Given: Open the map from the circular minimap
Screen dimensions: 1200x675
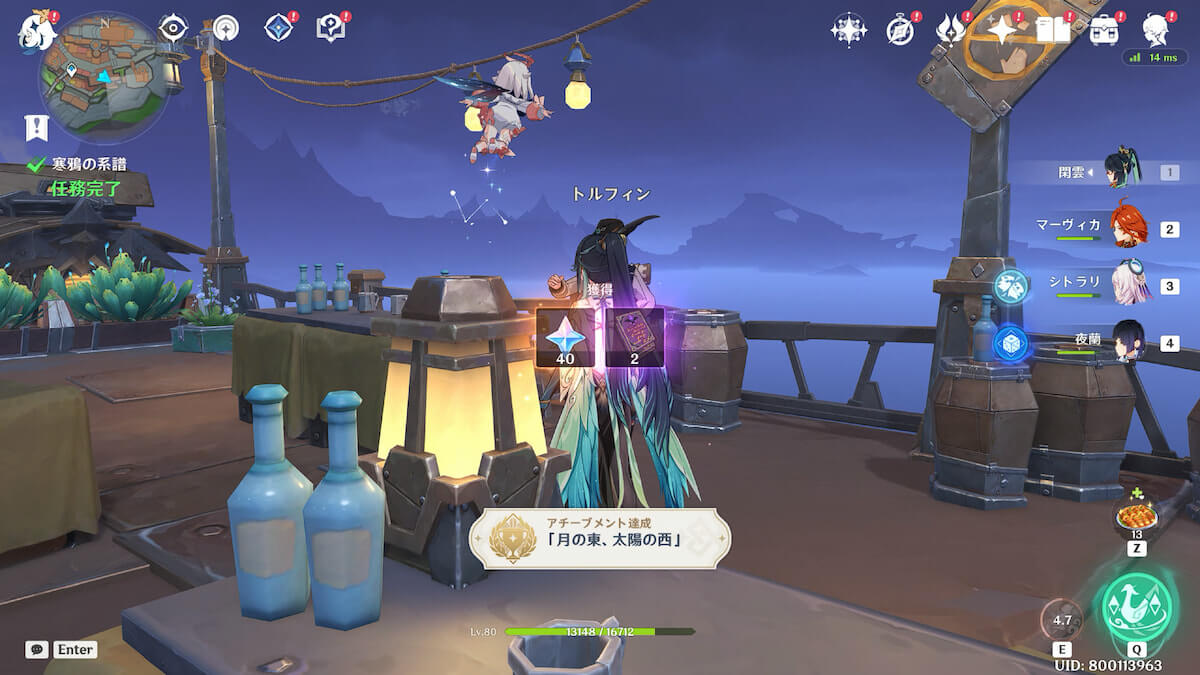Looking at the screenshot, I should click(x=102, y=76).
